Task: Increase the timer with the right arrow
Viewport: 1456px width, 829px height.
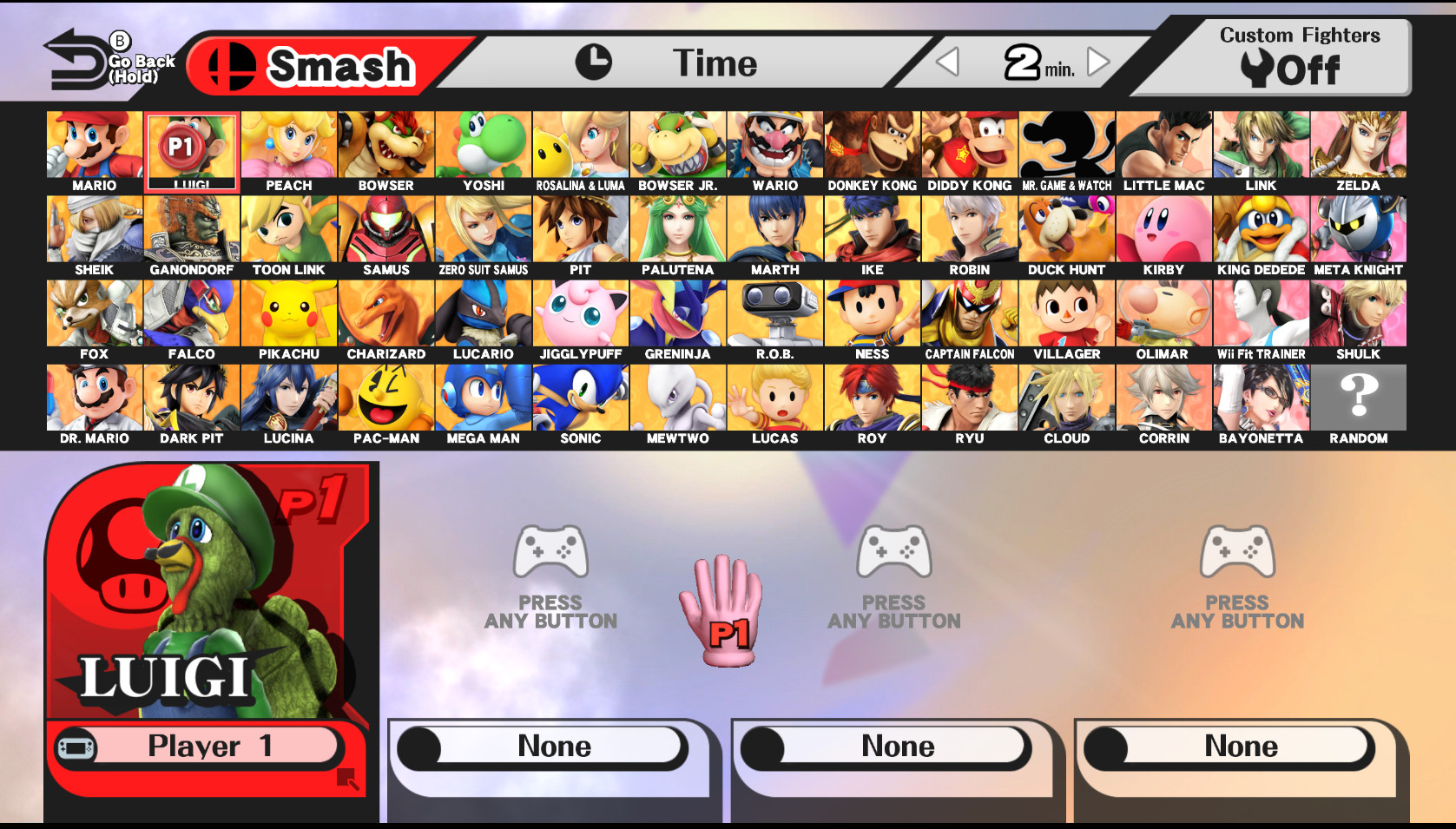Action: tap(1097, 62)
